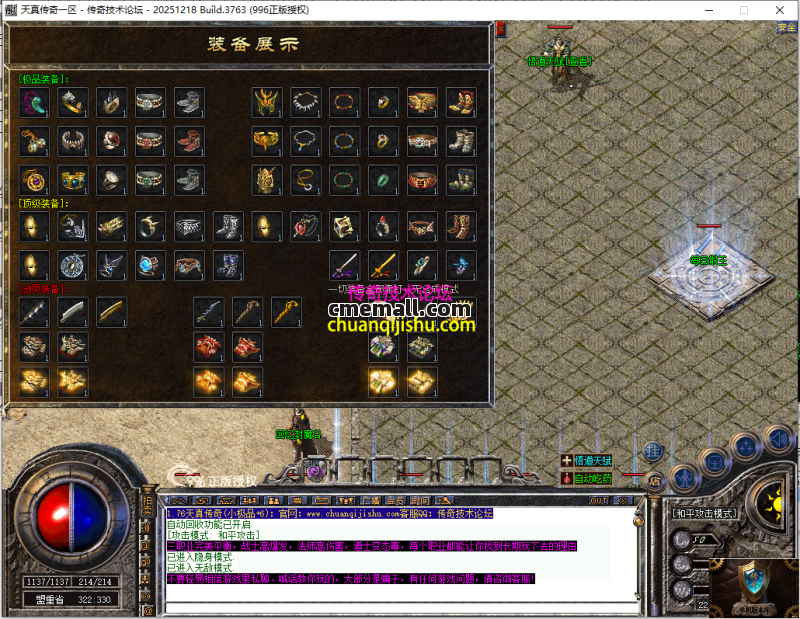Select the purple-gem gold amulet slot
The height and width of the screenshot is (619, 800).
pos(35,180)
